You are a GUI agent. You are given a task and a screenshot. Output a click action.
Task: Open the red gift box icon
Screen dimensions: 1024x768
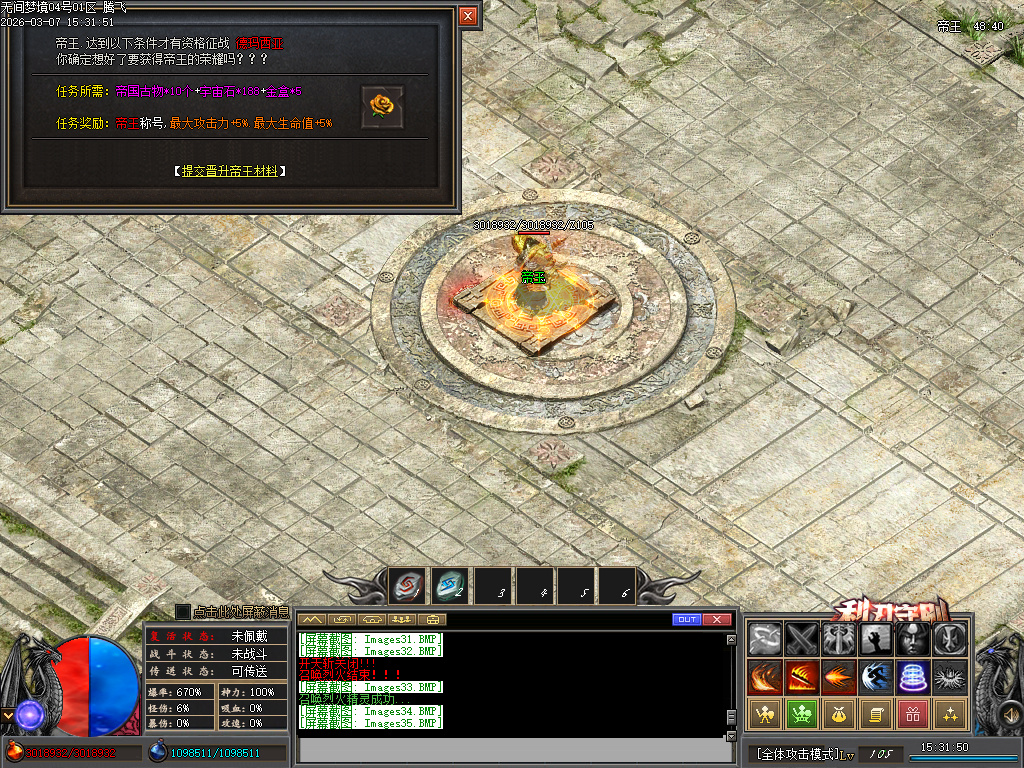(913, 714)
